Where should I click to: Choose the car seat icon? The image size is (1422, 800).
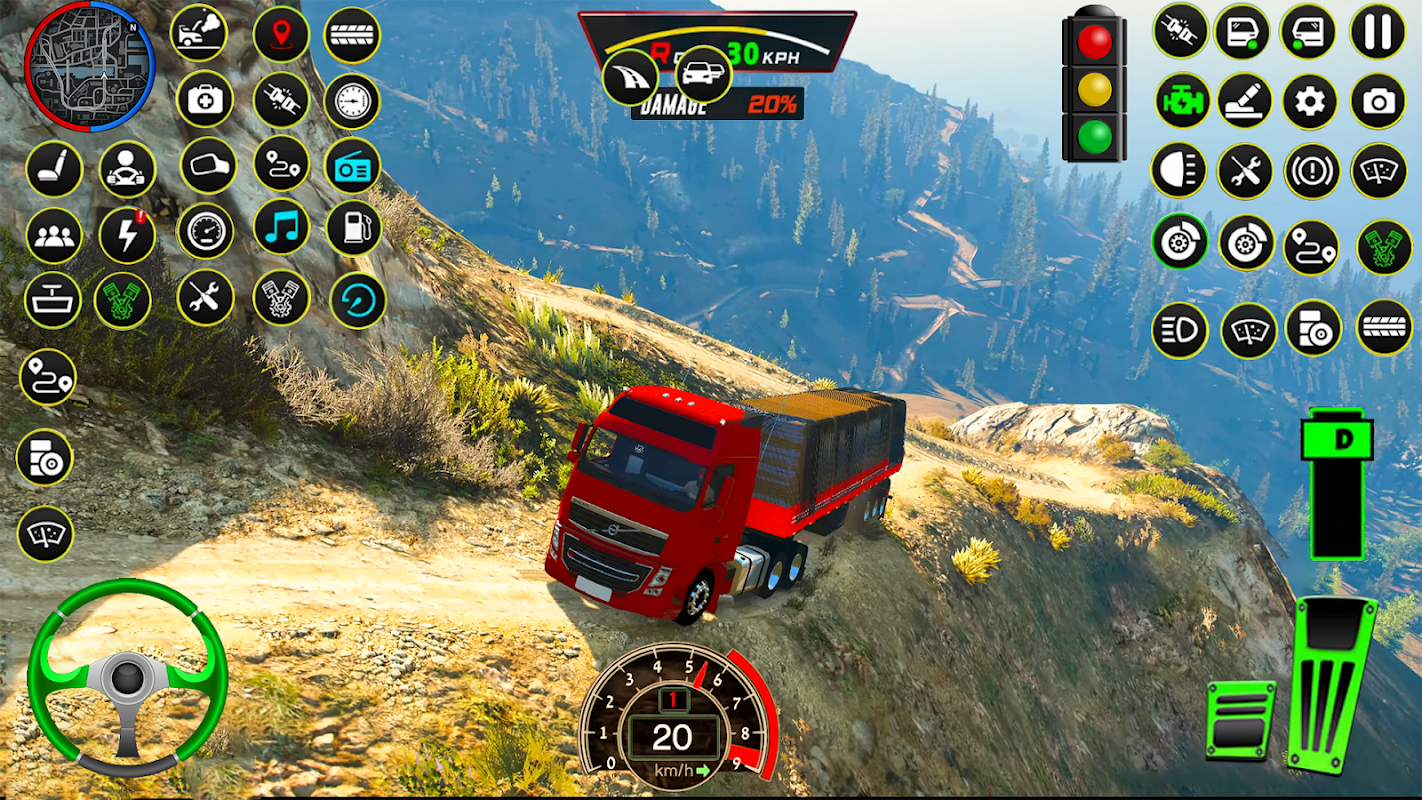(x=53, y=169)
